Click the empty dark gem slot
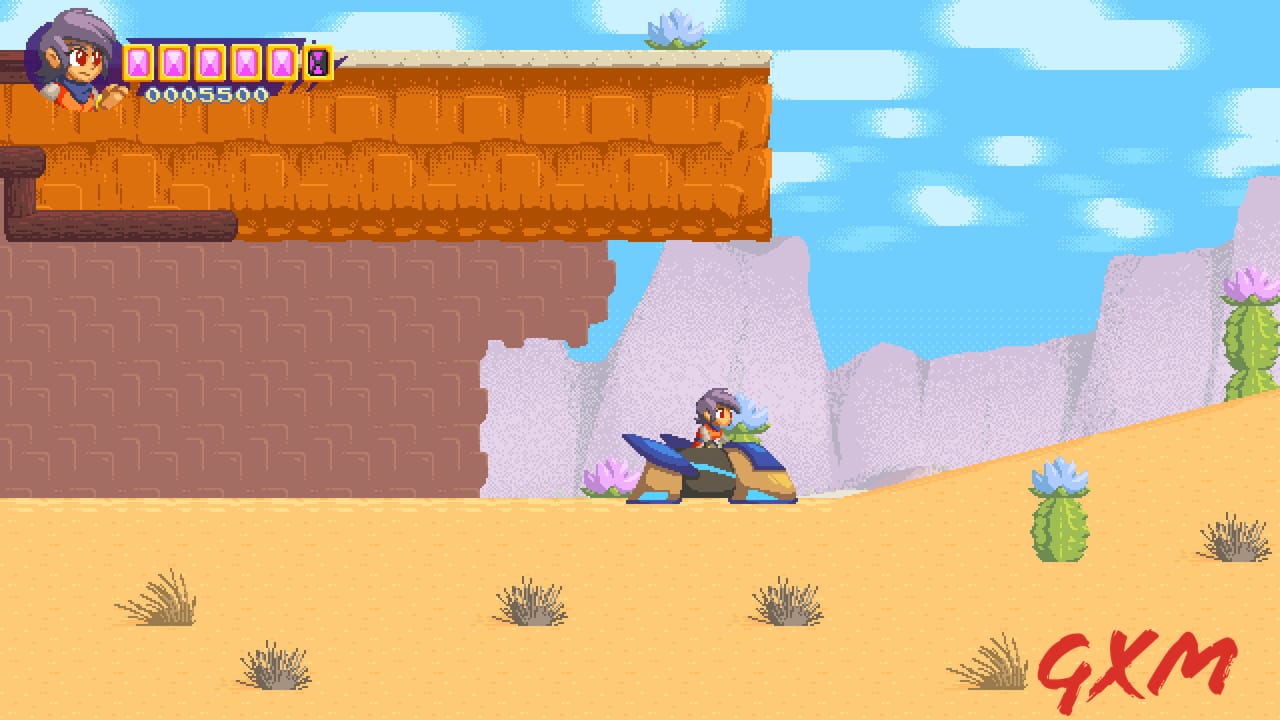The height and width of the screenshot is (720, 1280). coord(318,63)
